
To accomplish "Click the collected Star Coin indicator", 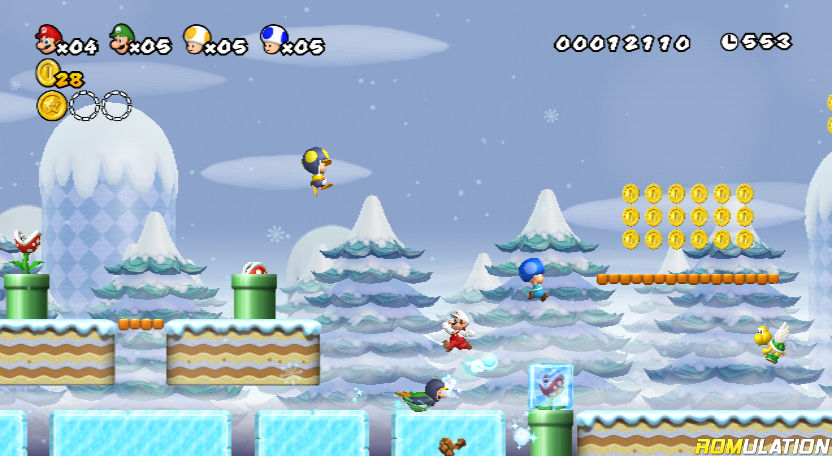I will 51,105.
